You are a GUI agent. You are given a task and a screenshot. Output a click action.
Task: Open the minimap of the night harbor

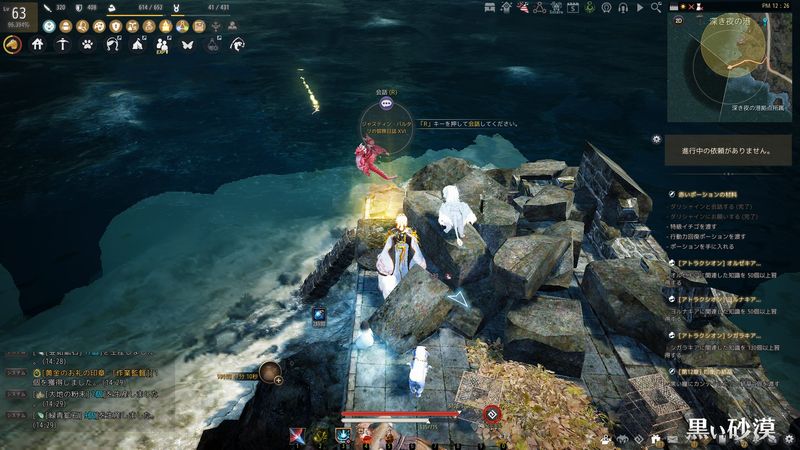(x=729, y=66)
